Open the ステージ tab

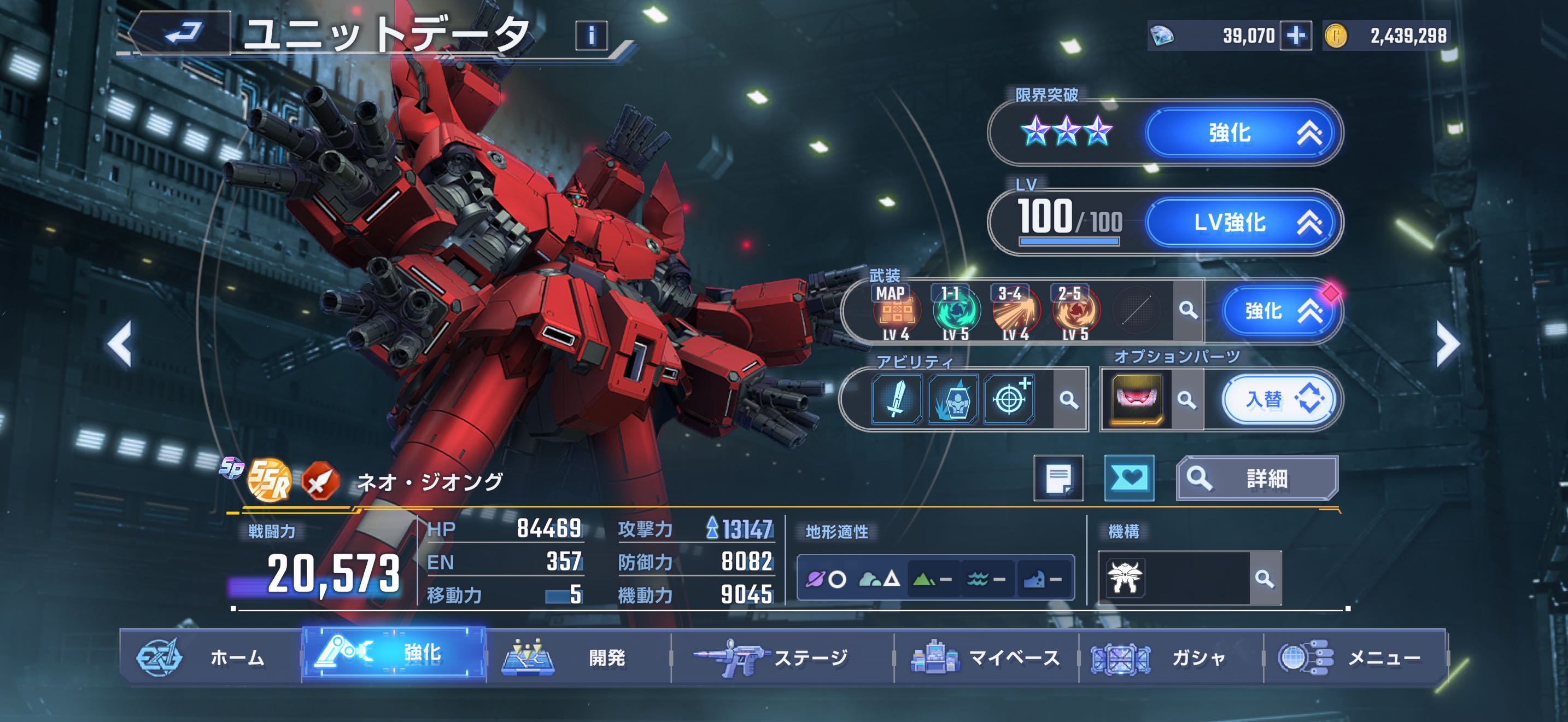tap(782, 657)
